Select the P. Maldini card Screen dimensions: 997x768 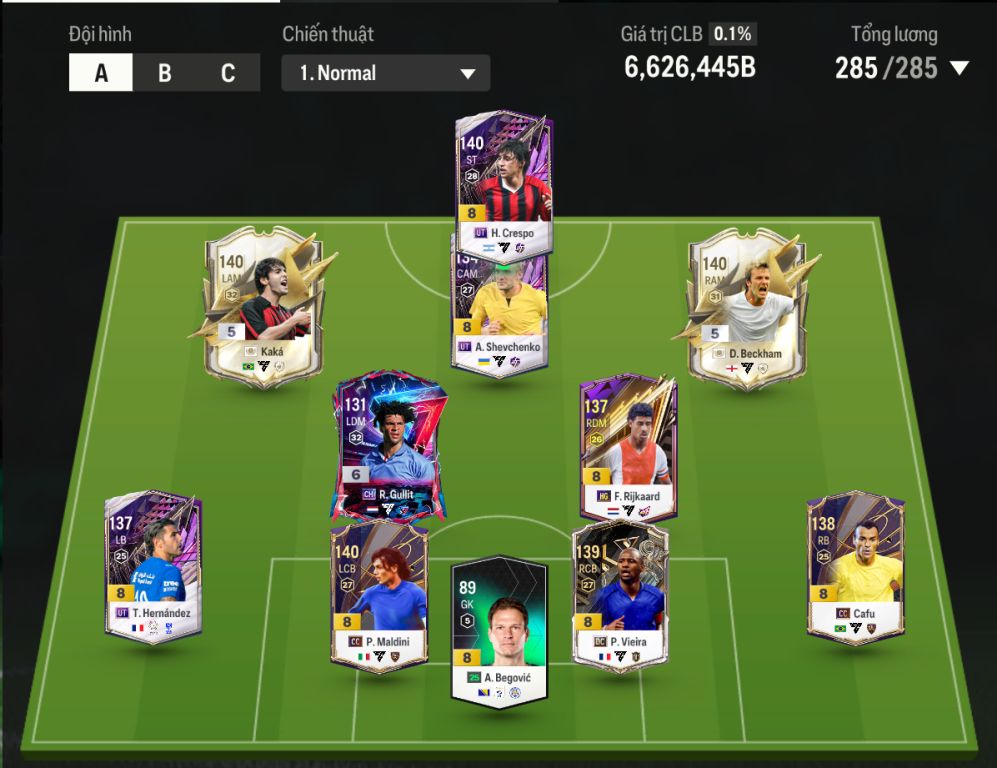(379, 595)
